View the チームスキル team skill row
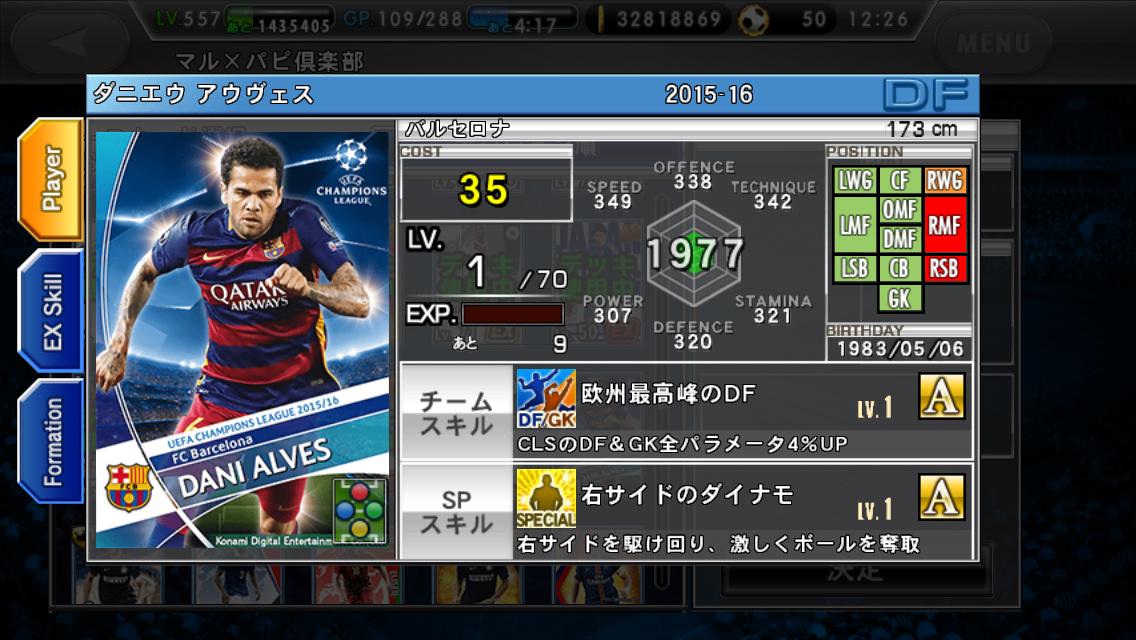The width and height of the screenshot is (1136, 640). [x=686, y=411]
